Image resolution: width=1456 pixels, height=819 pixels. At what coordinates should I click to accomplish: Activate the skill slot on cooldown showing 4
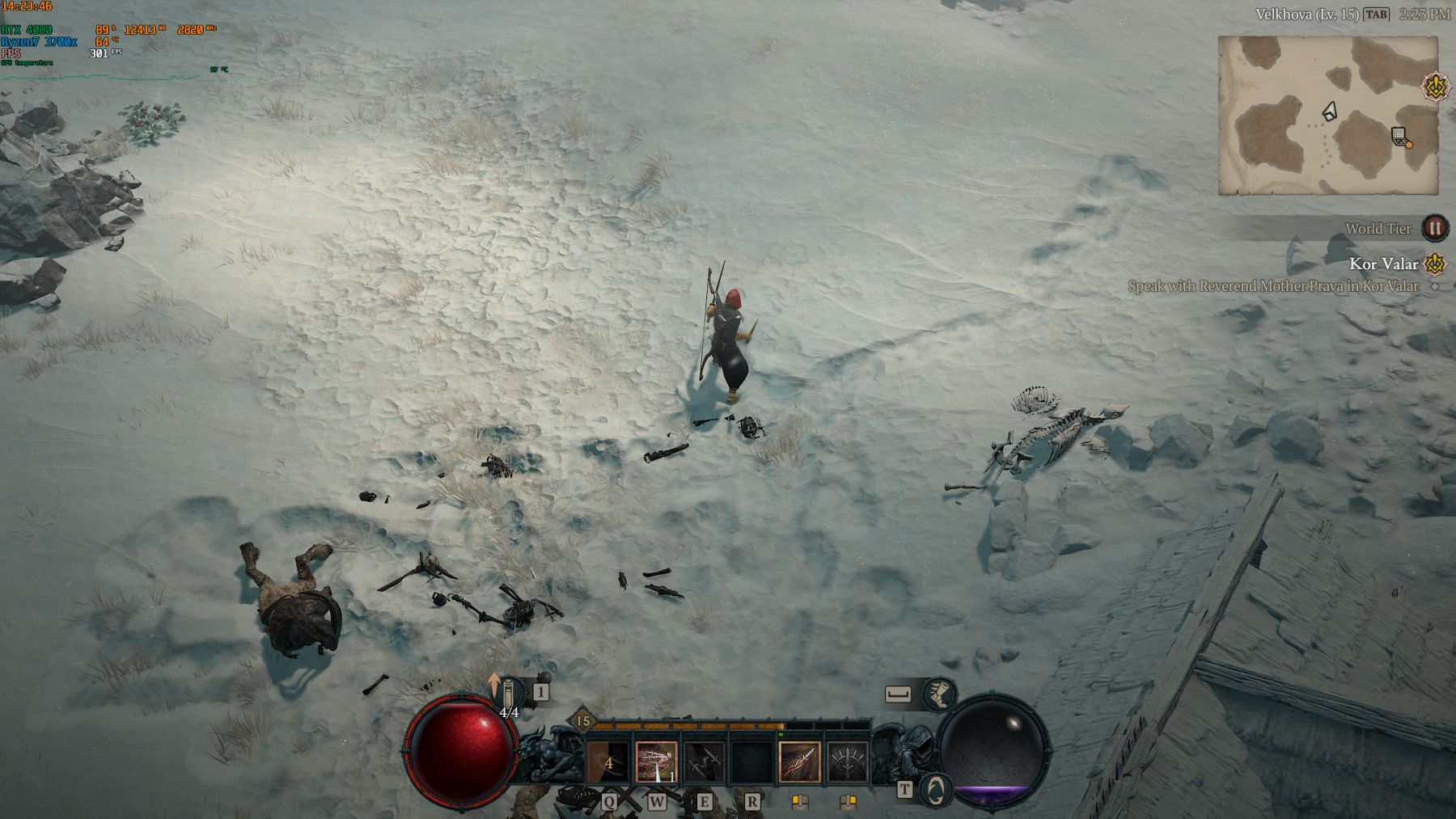[x=608, y=762]
